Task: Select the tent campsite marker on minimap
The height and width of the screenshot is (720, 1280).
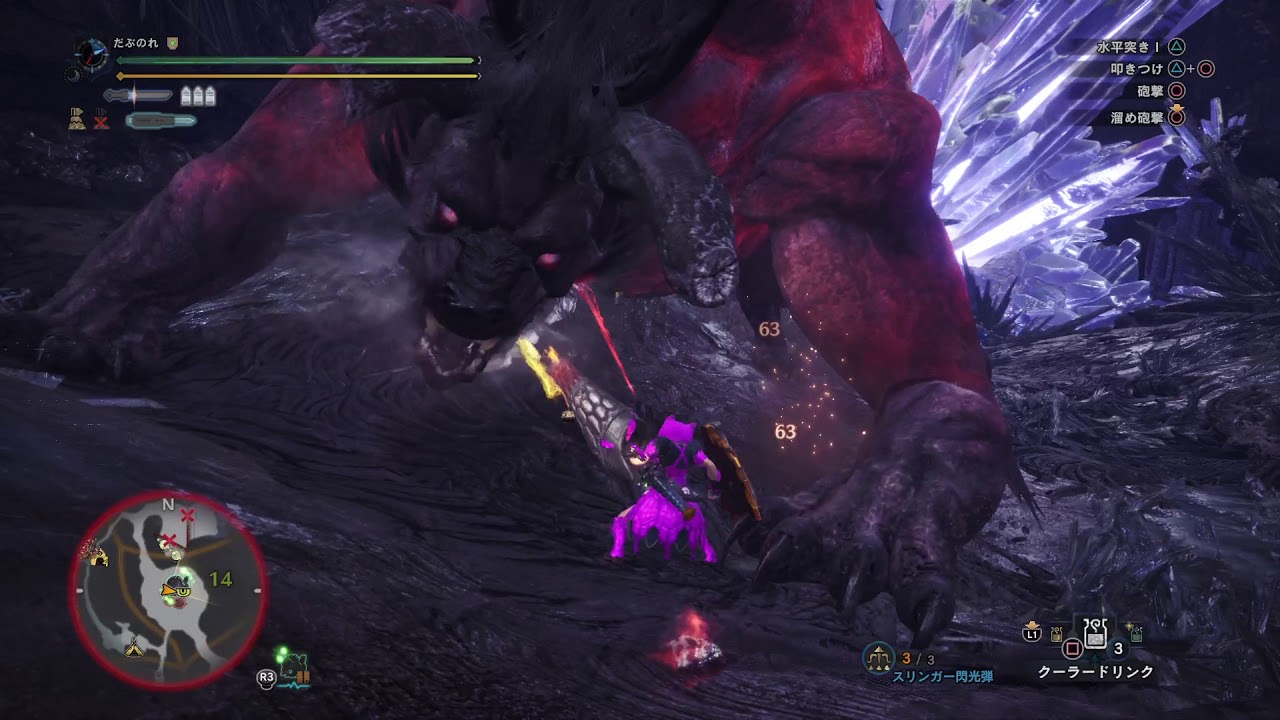Action: 134,647
